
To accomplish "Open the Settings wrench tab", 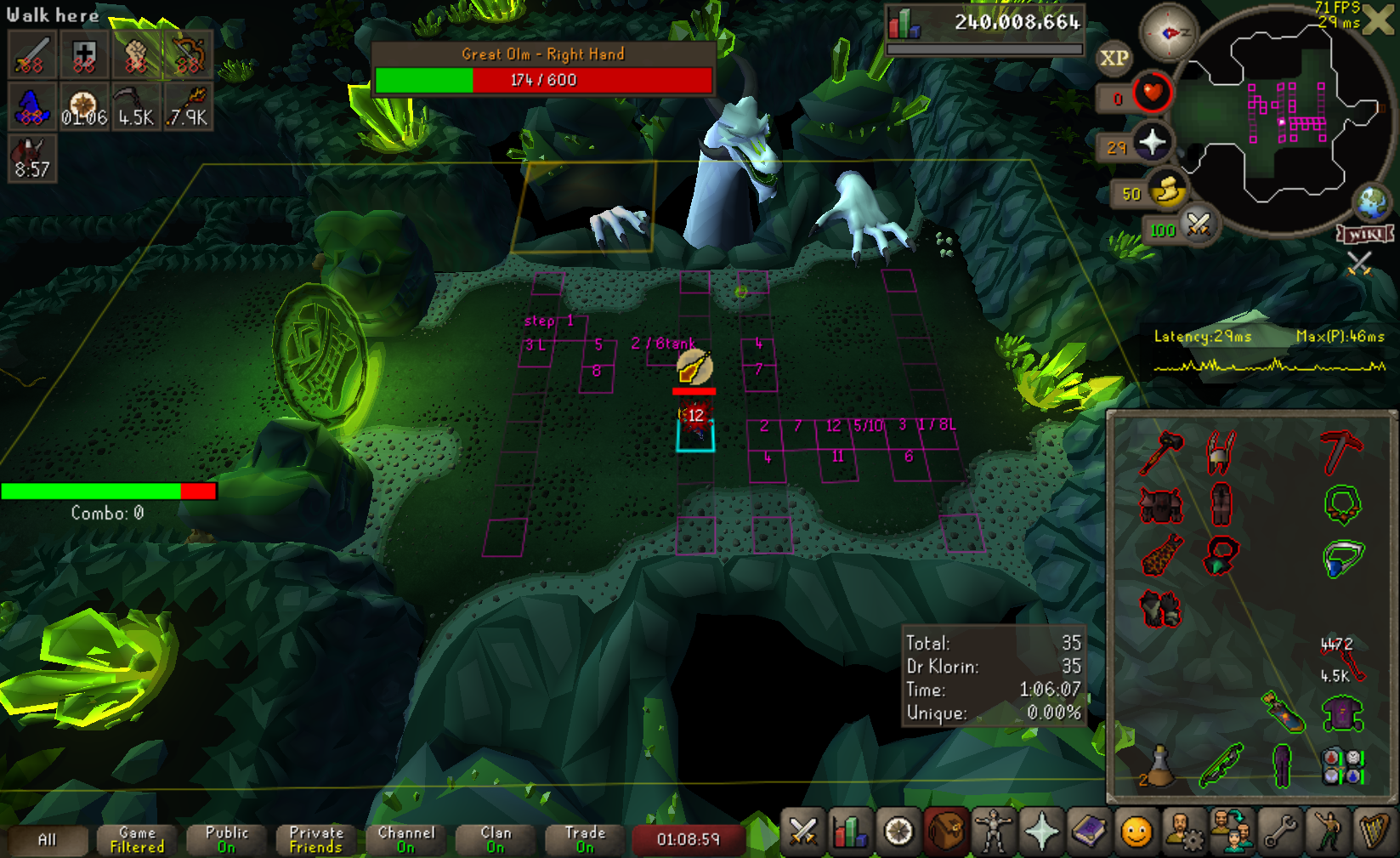I will point(1279,832).
